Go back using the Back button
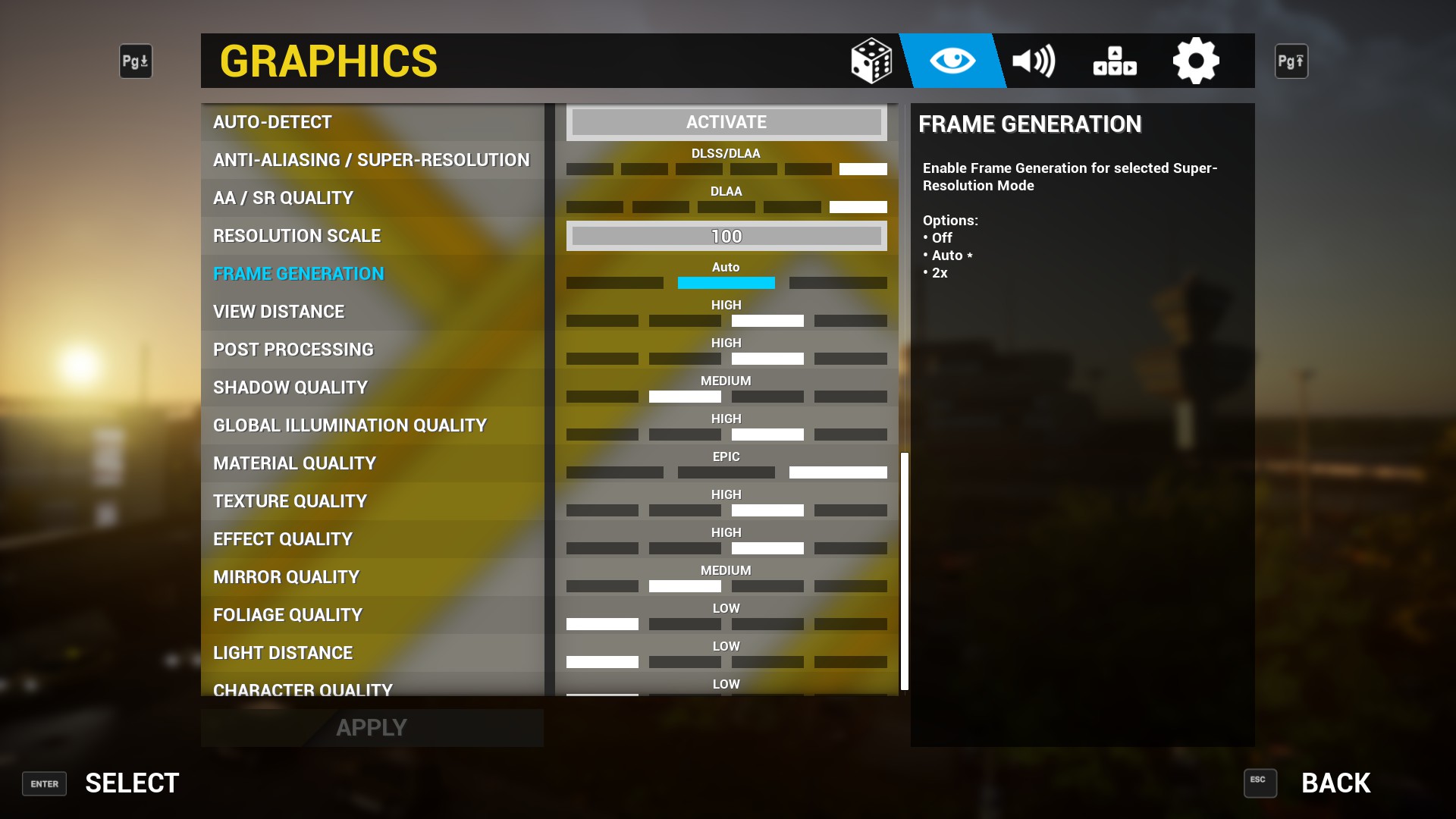The image size is (1456, 819). coord(1335,783)
